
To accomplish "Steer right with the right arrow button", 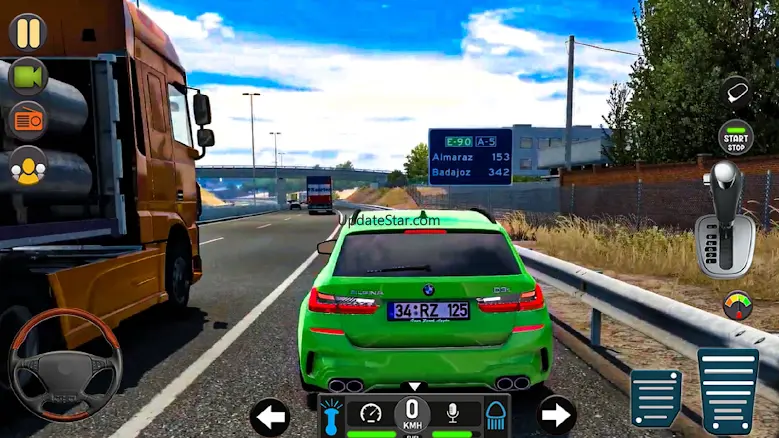I will (557, 415).
